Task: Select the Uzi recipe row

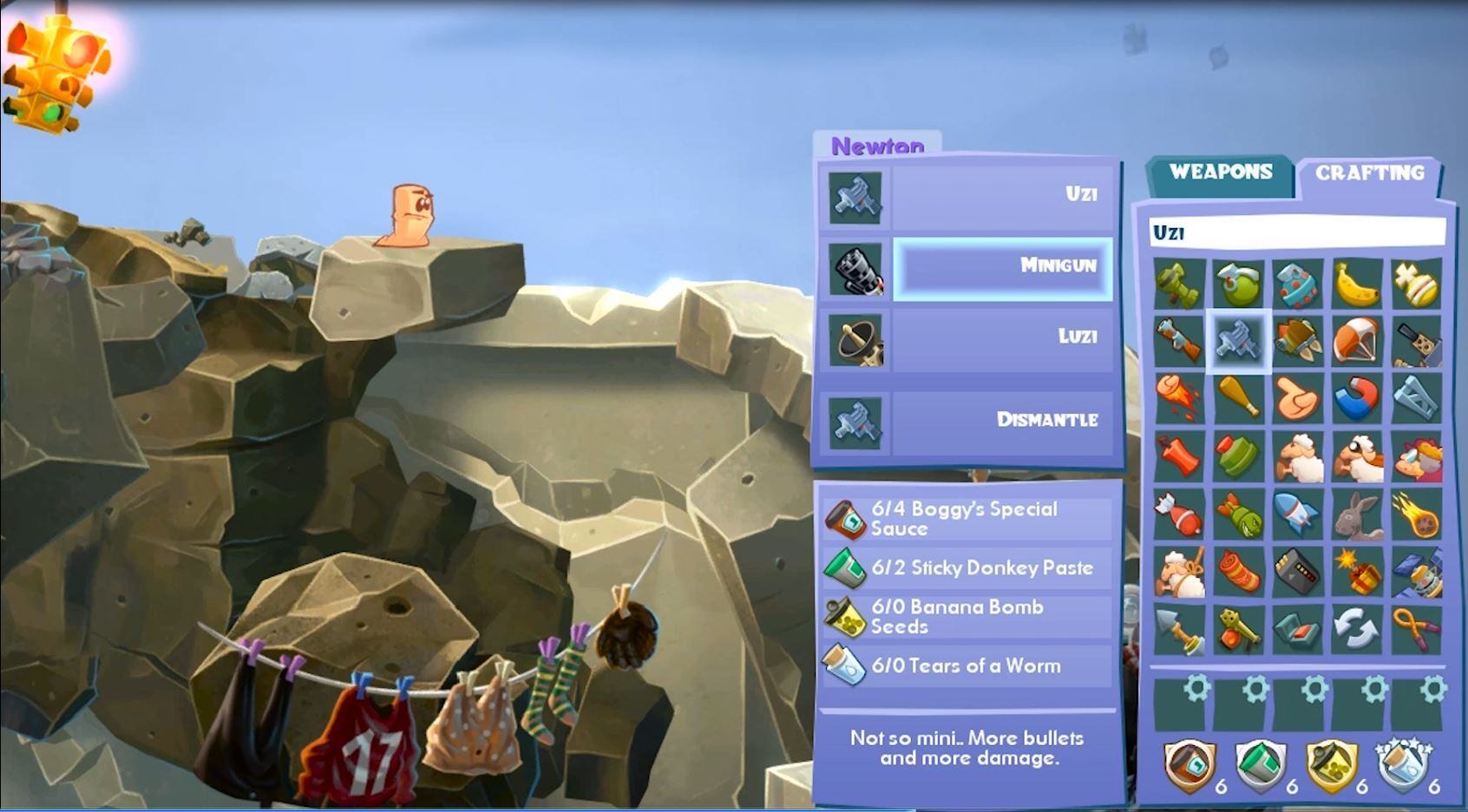Action: click(1002, 194)
